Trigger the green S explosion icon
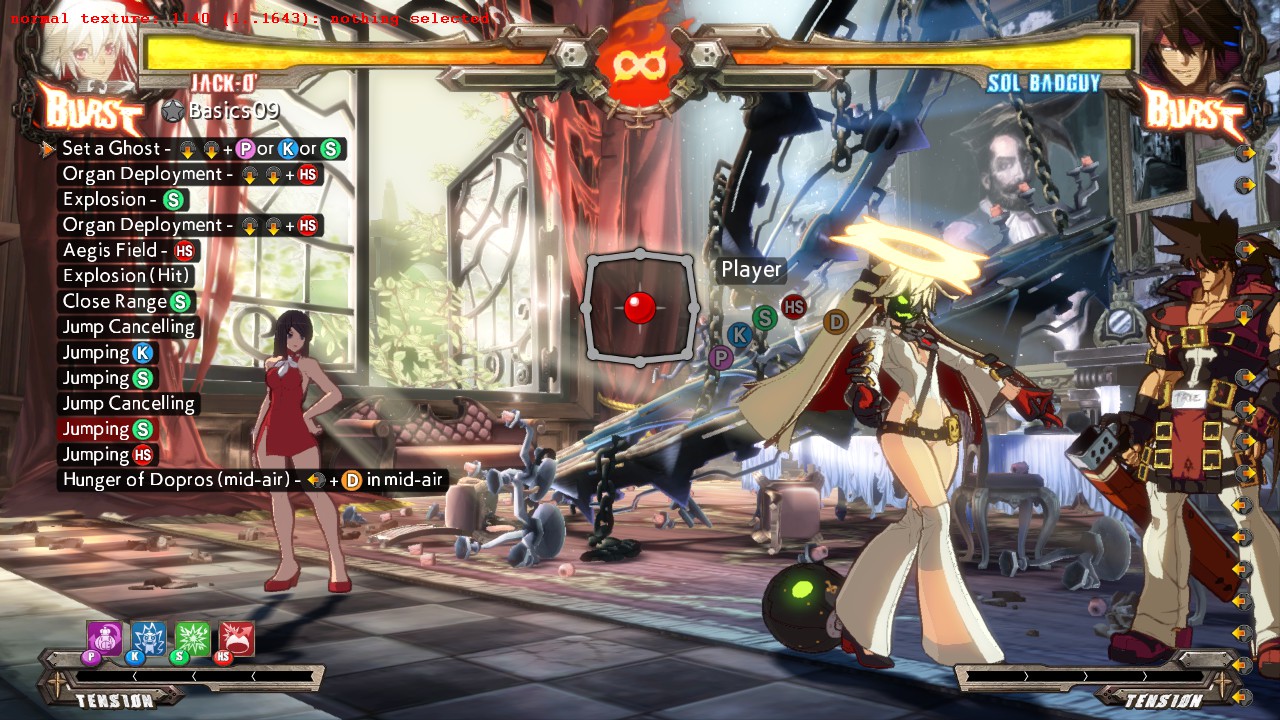The height and width of the screenshot is (720, 1280). click(x=192, y=639)
